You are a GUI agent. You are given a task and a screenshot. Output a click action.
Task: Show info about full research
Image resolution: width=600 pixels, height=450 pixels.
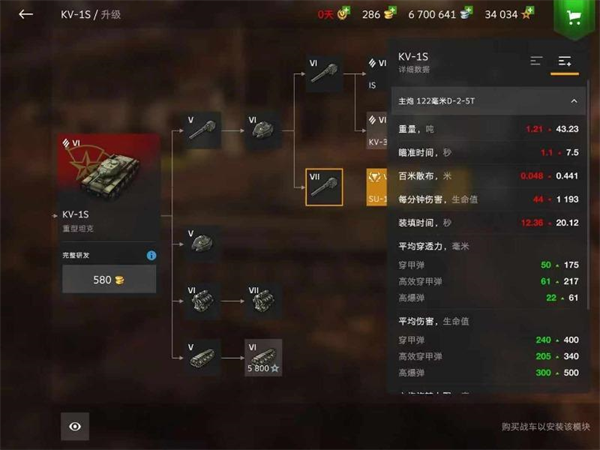coord(151,255)
